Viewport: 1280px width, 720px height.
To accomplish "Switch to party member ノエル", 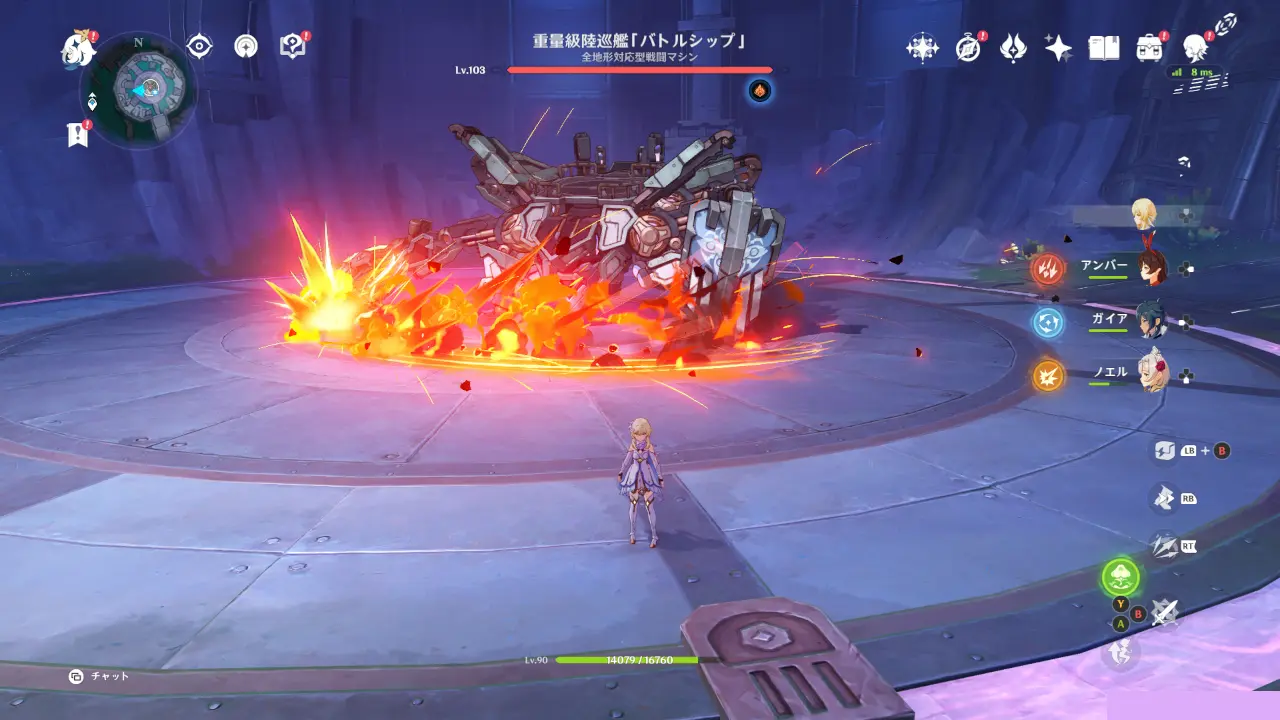I will coord(1152,373).
